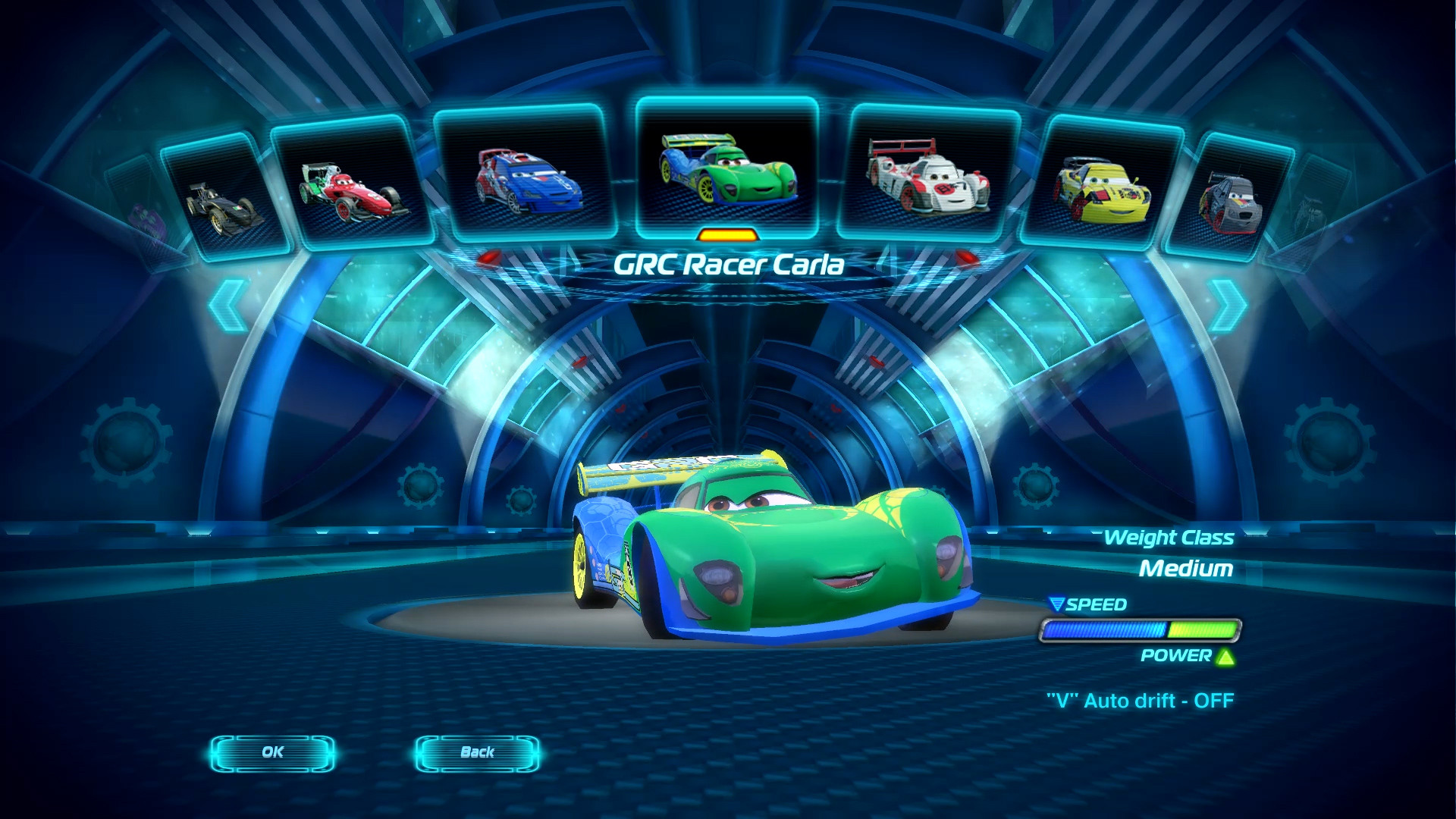Click the yellow selection indicator under Carla
This screenshot has height=819, width=1456.
pyautogui.click(x=729, y=237)
